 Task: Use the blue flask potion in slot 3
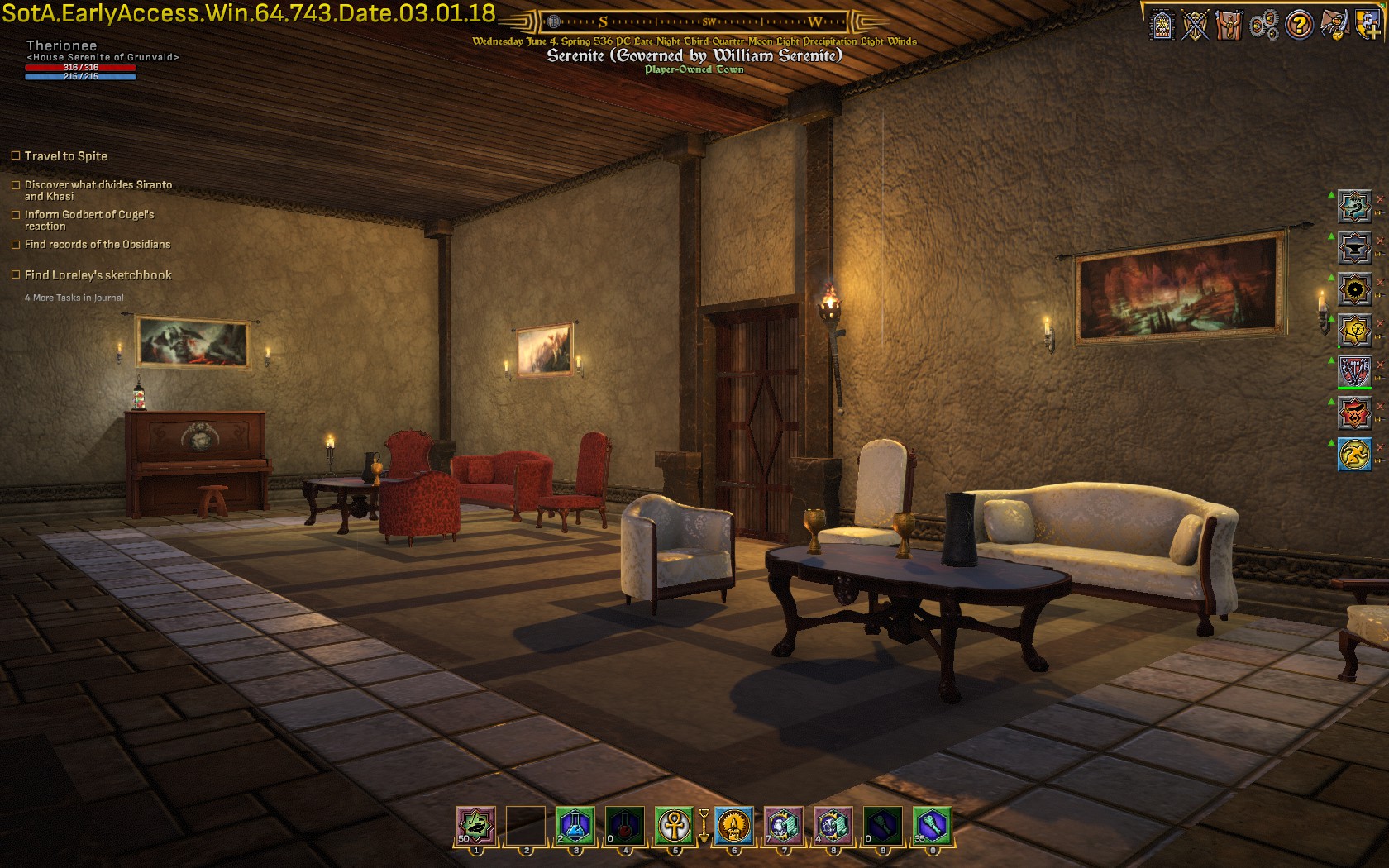575,825
